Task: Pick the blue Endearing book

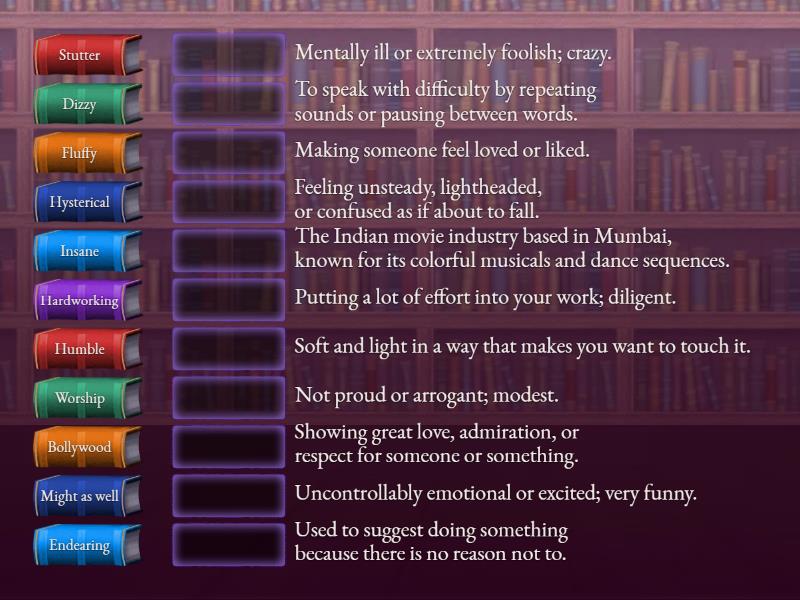Action: [x=84, y=545]
